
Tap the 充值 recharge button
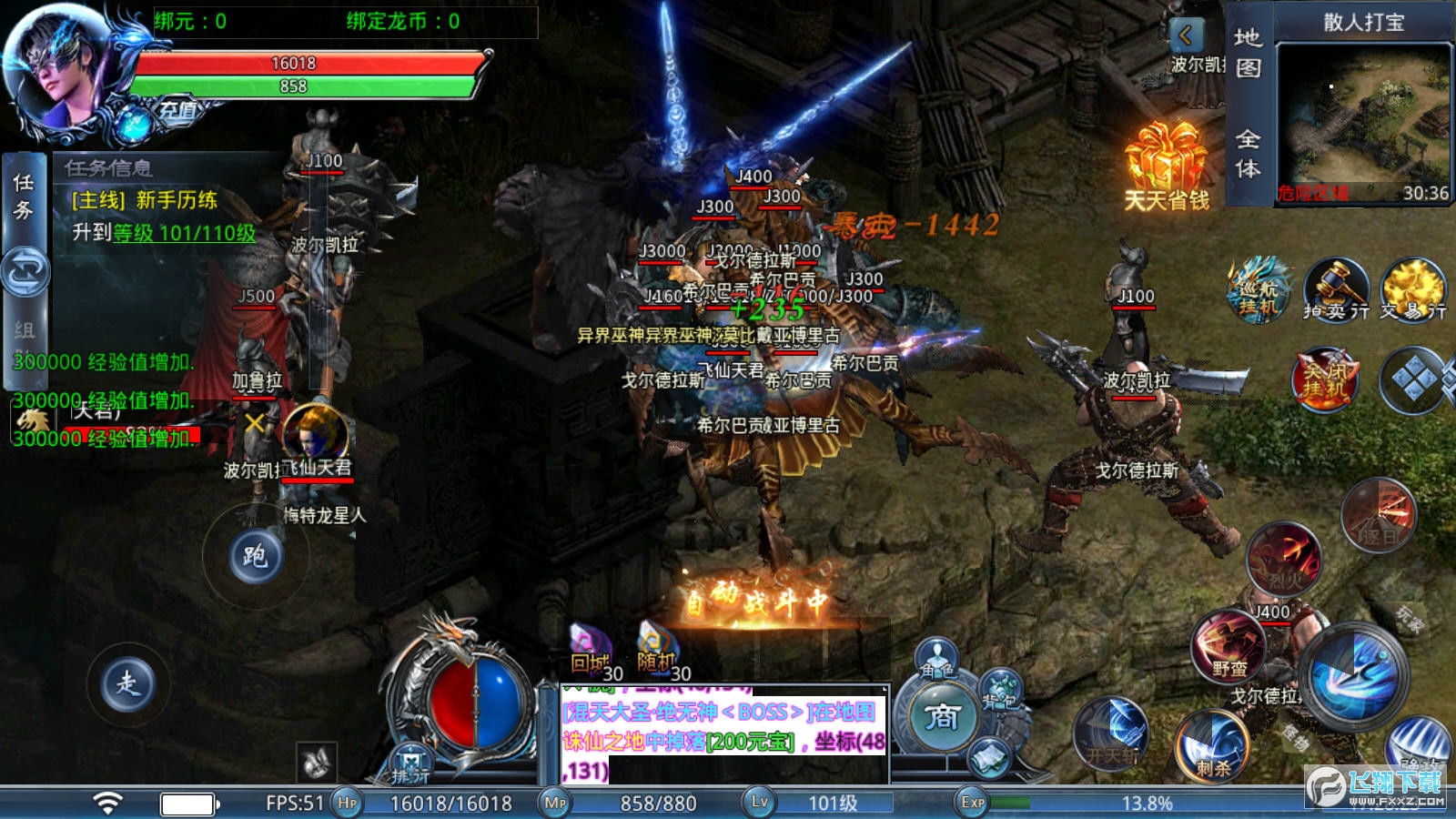[178, 111]
